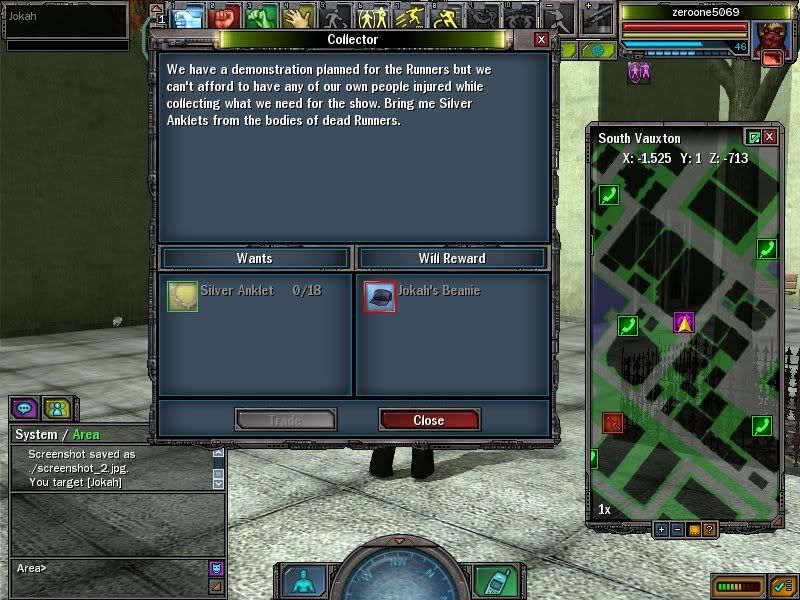800x600 pixels.
Task: Open the speech bubble chat button
Action: (25, 408)
